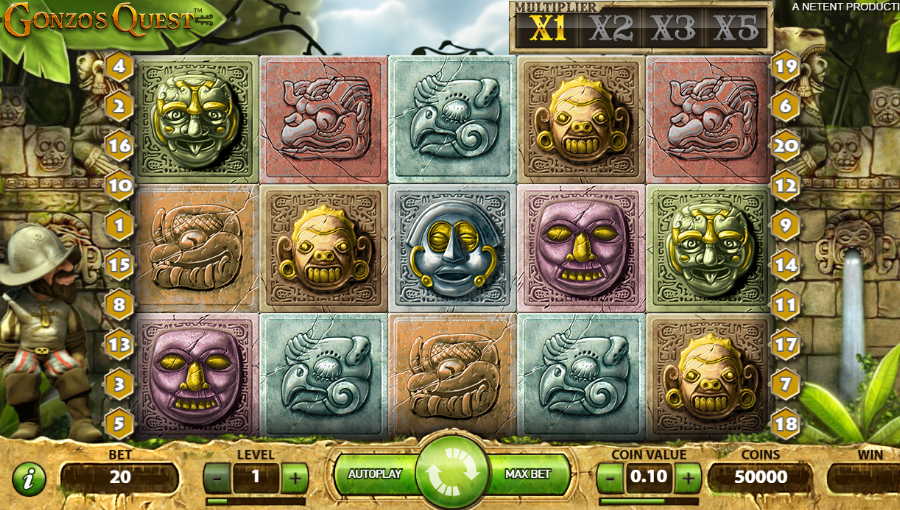Increase the bet Level
Image resolution: width=900 pixels, height=510 pixels.
[294, 478]
